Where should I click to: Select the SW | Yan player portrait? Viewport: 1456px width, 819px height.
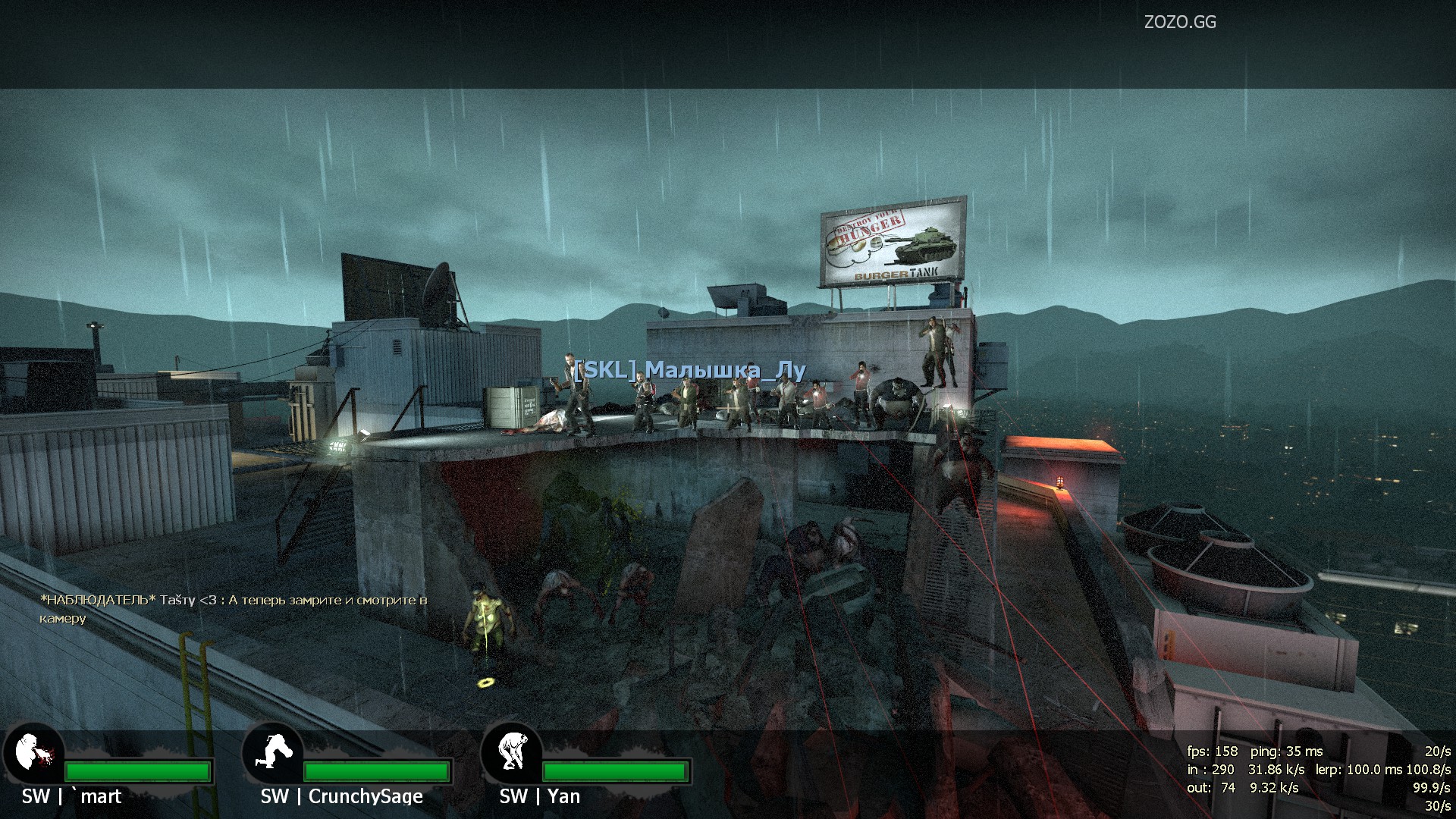tap(510, 753)
